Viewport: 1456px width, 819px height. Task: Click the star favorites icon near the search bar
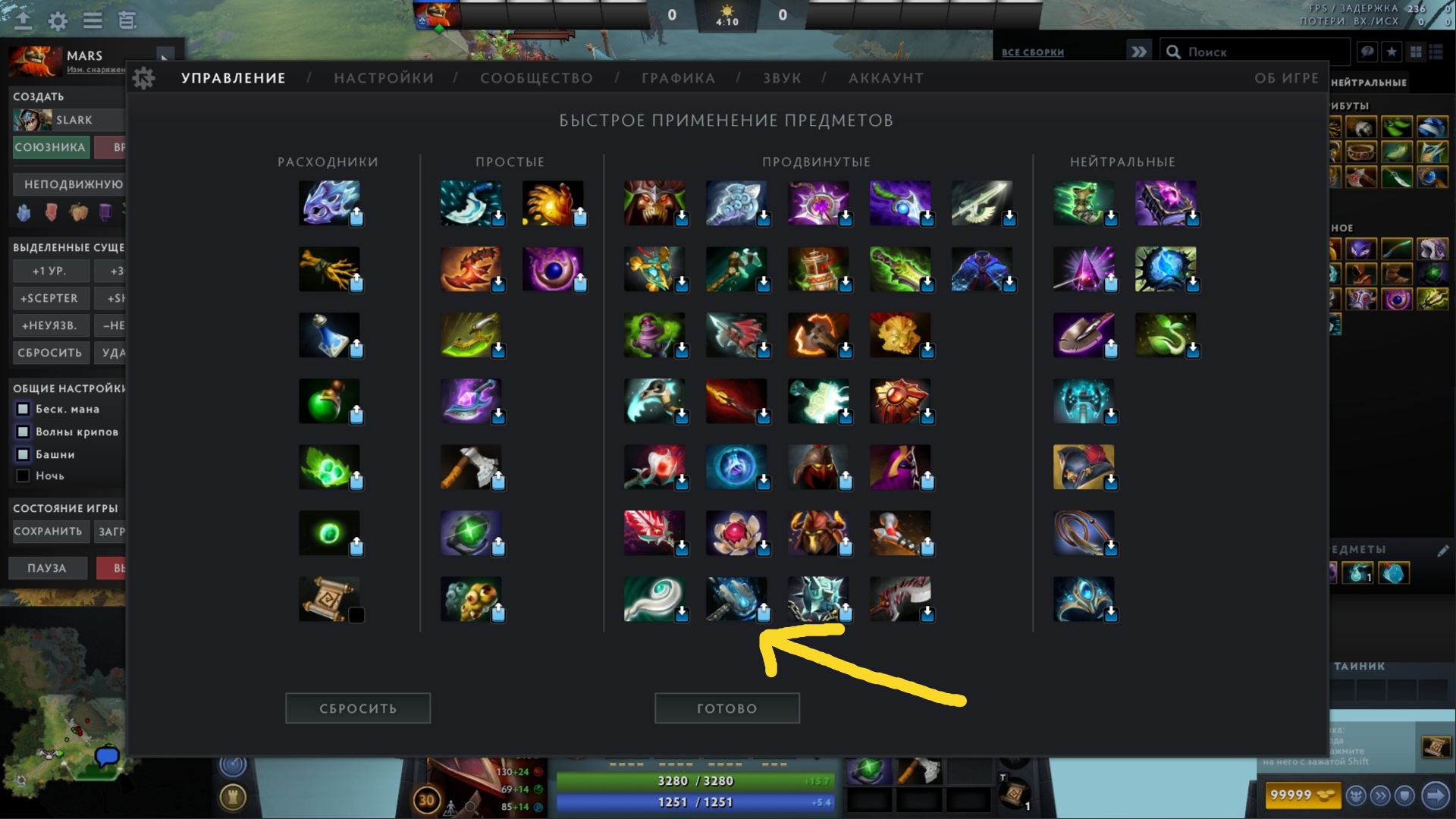click(x=1392, y=51)
